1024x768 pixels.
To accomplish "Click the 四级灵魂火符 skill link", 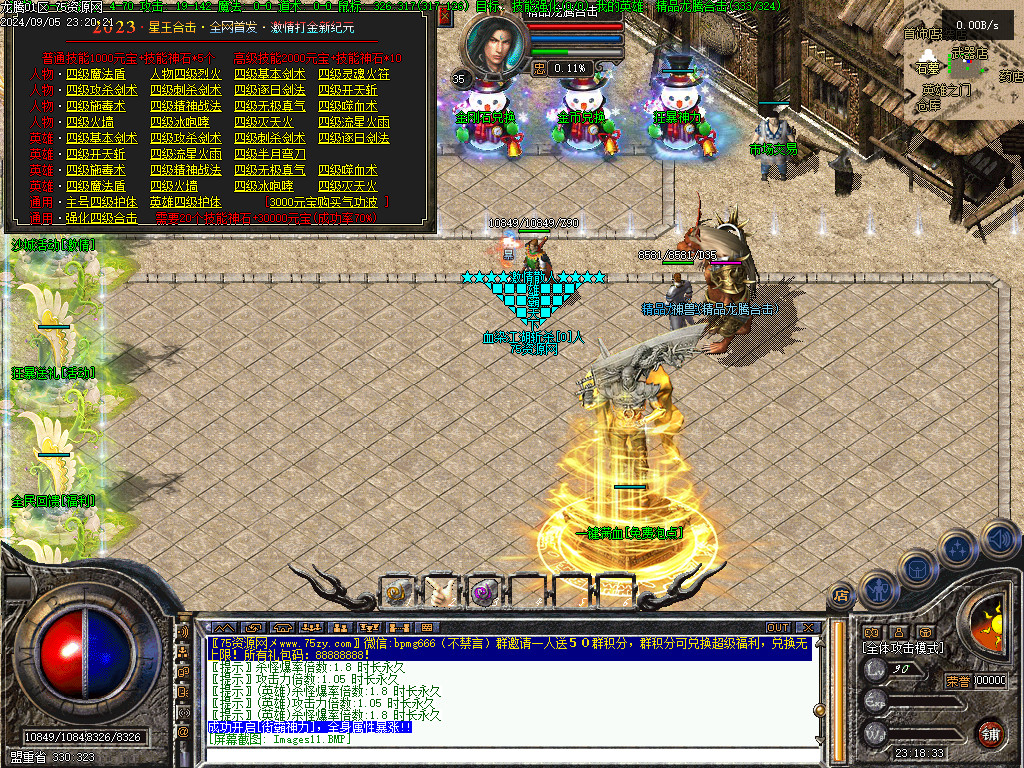I will (x=354, y=74).
